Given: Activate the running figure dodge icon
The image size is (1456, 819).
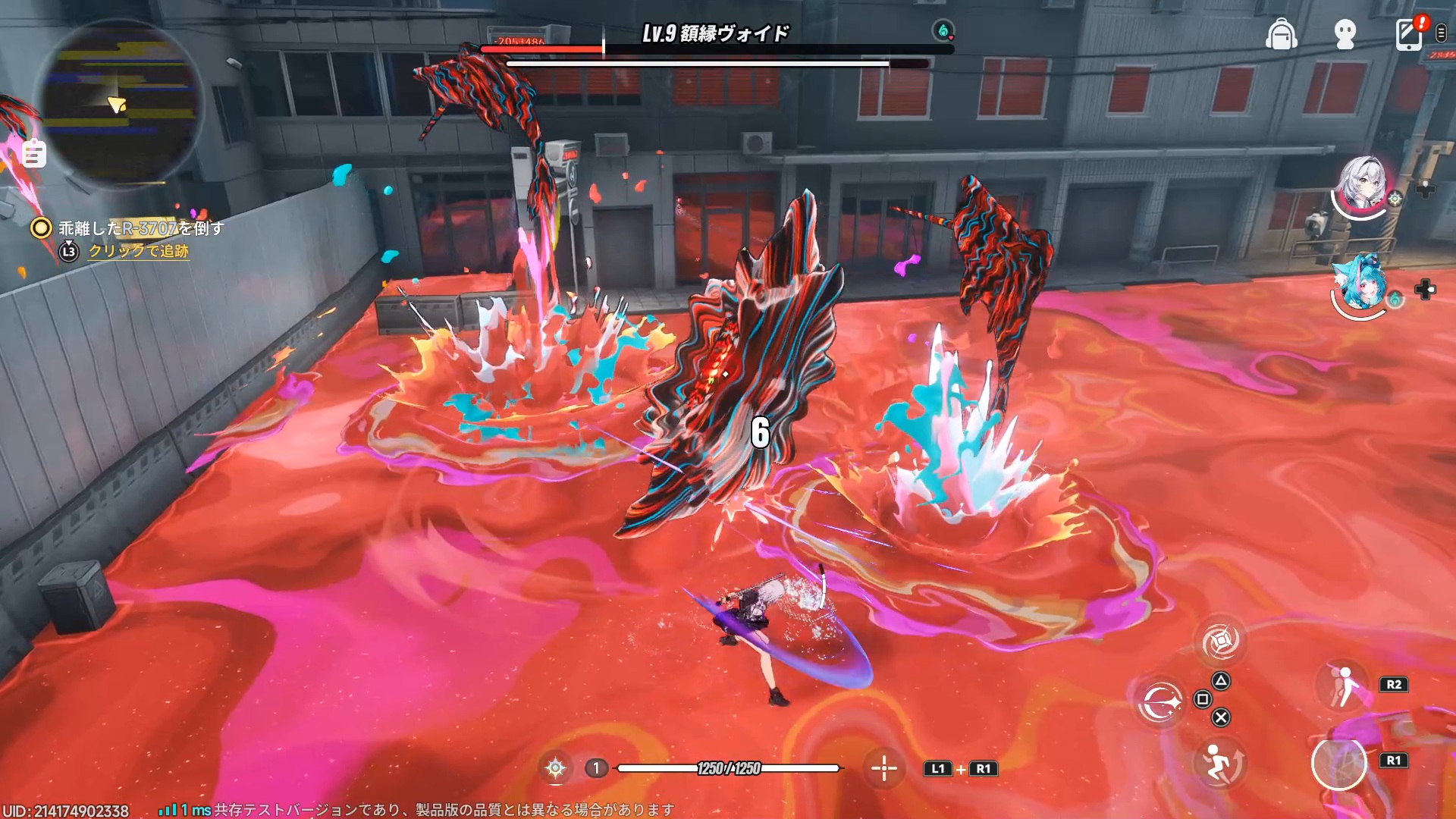Looking at the screenshot, I should click(x=1219, y=762).
